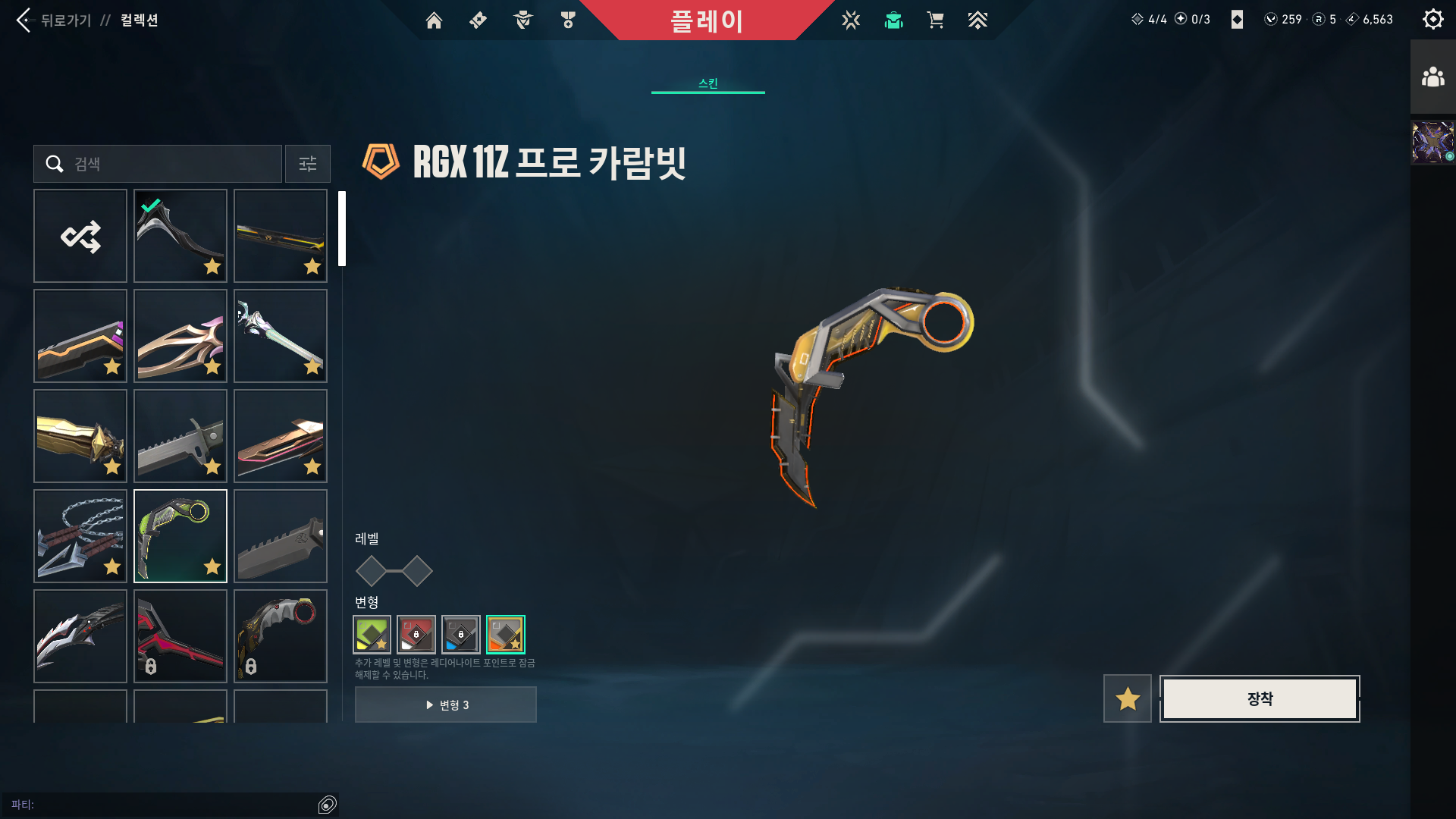Open the Battle Pass ticket icon
The height and width of the screenshot is (819, 1456).
pos(477,20)
